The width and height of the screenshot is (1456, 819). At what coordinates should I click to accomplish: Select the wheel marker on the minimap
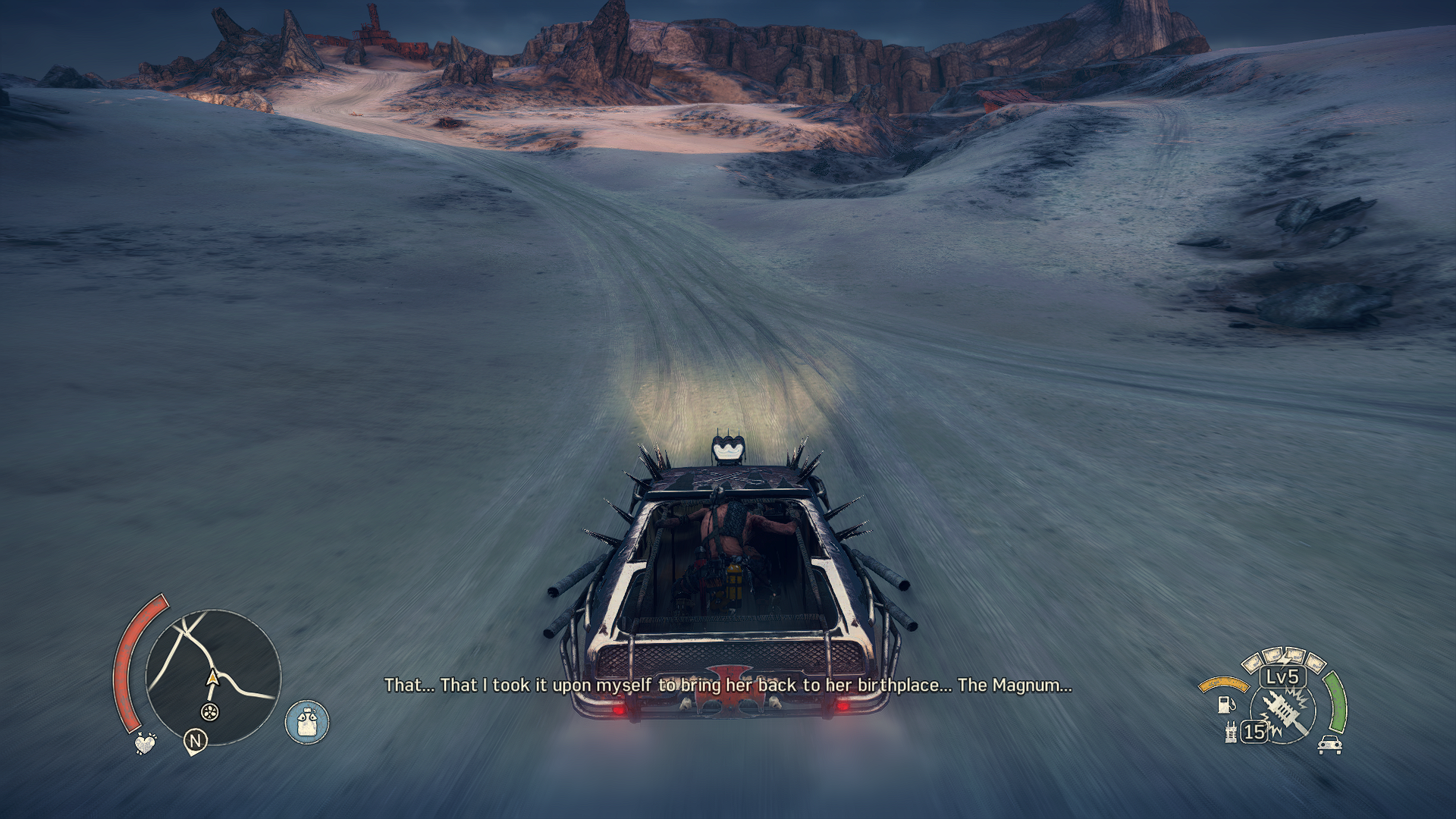tap(210, 712)
